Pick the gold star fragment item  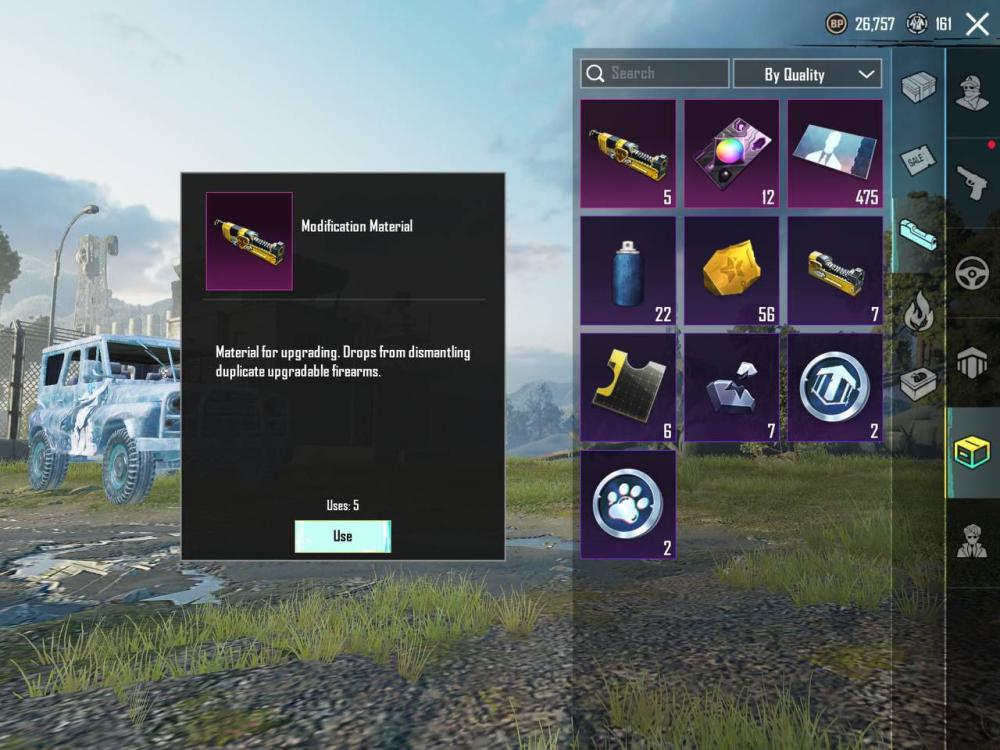coord(732,270)
